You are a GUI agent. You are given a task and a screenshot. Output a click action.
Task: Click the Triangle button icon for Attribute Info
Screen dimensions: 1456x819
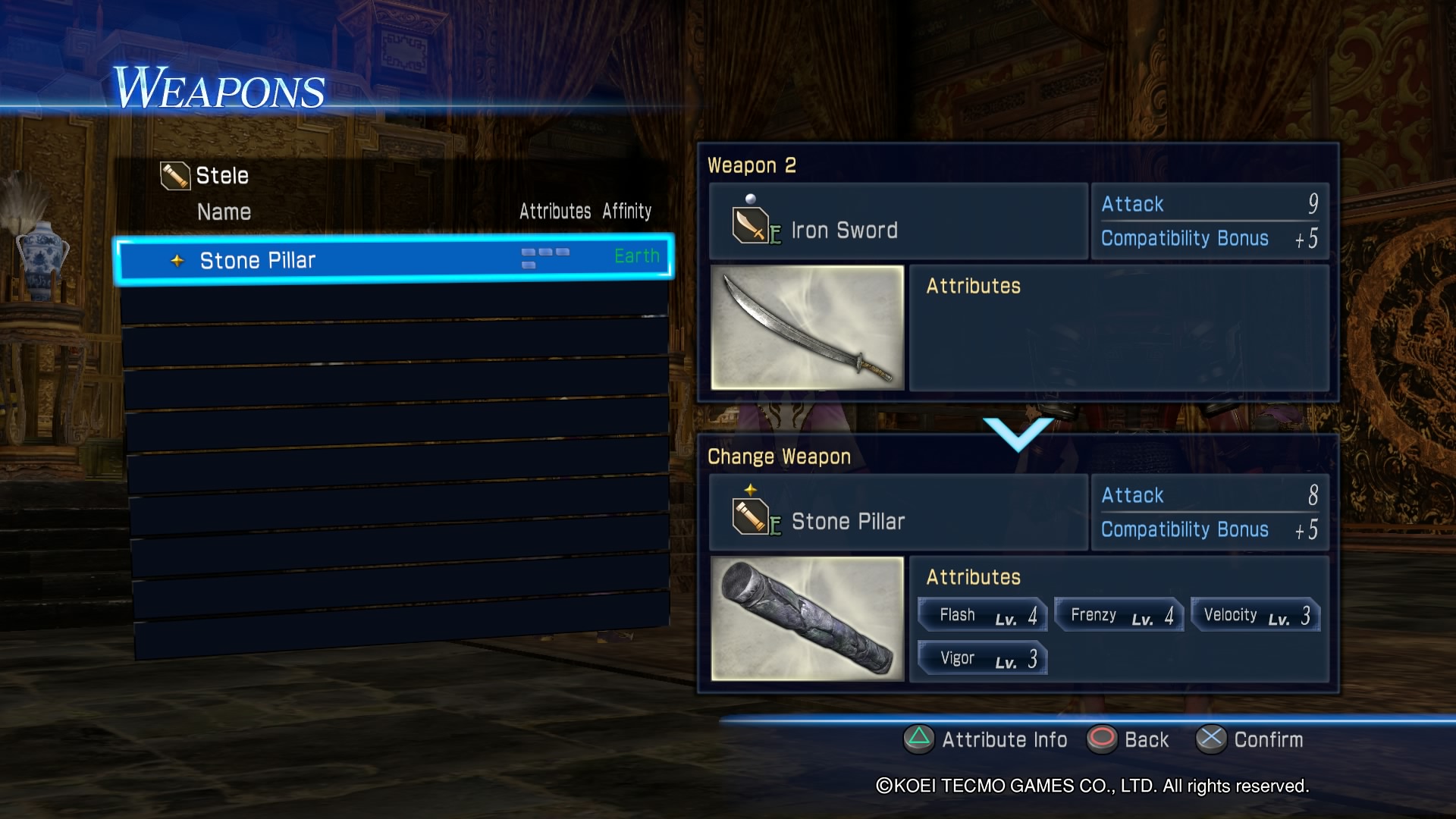pos(918,739)
